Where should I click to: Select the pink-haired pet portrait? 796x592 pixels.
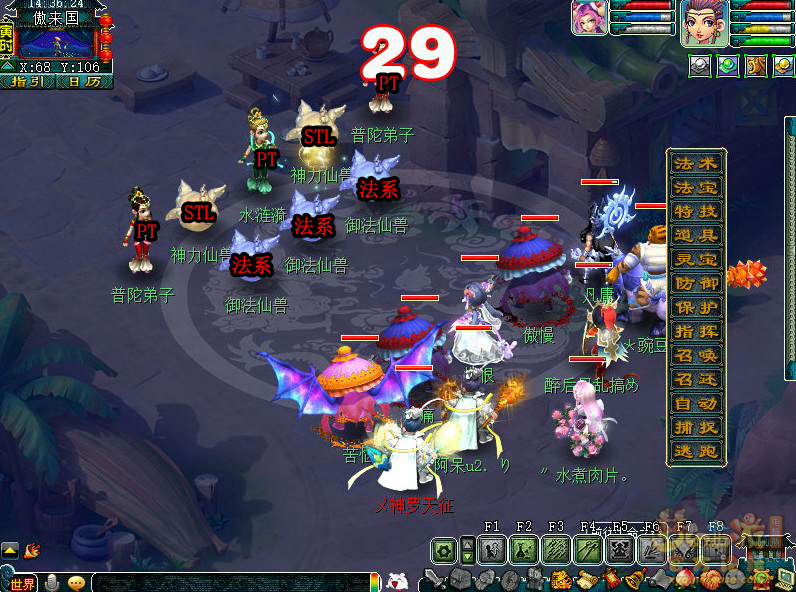pos(589,18)
